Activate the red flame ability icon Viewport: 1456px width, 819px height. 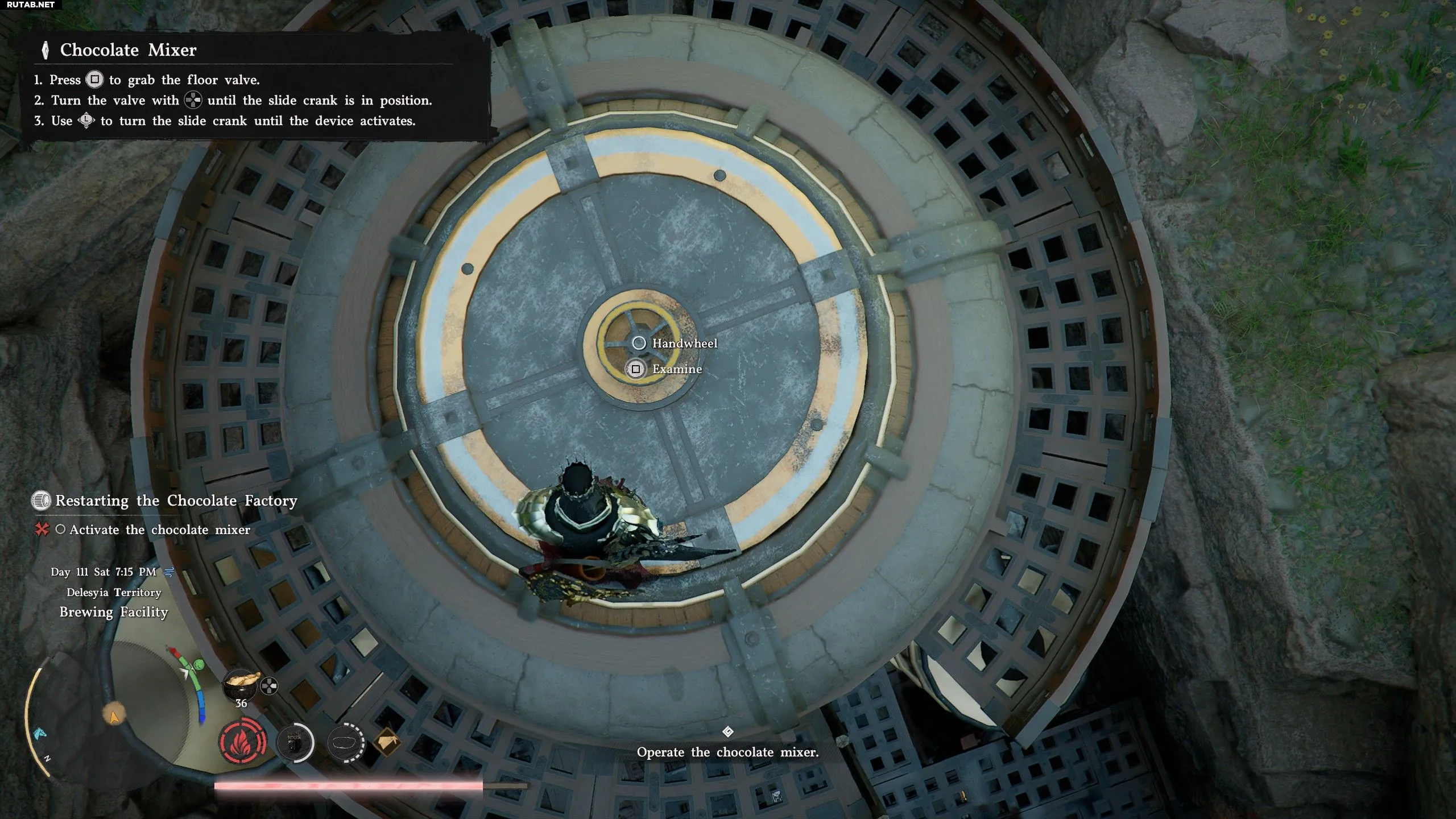[x=243, y=743]
